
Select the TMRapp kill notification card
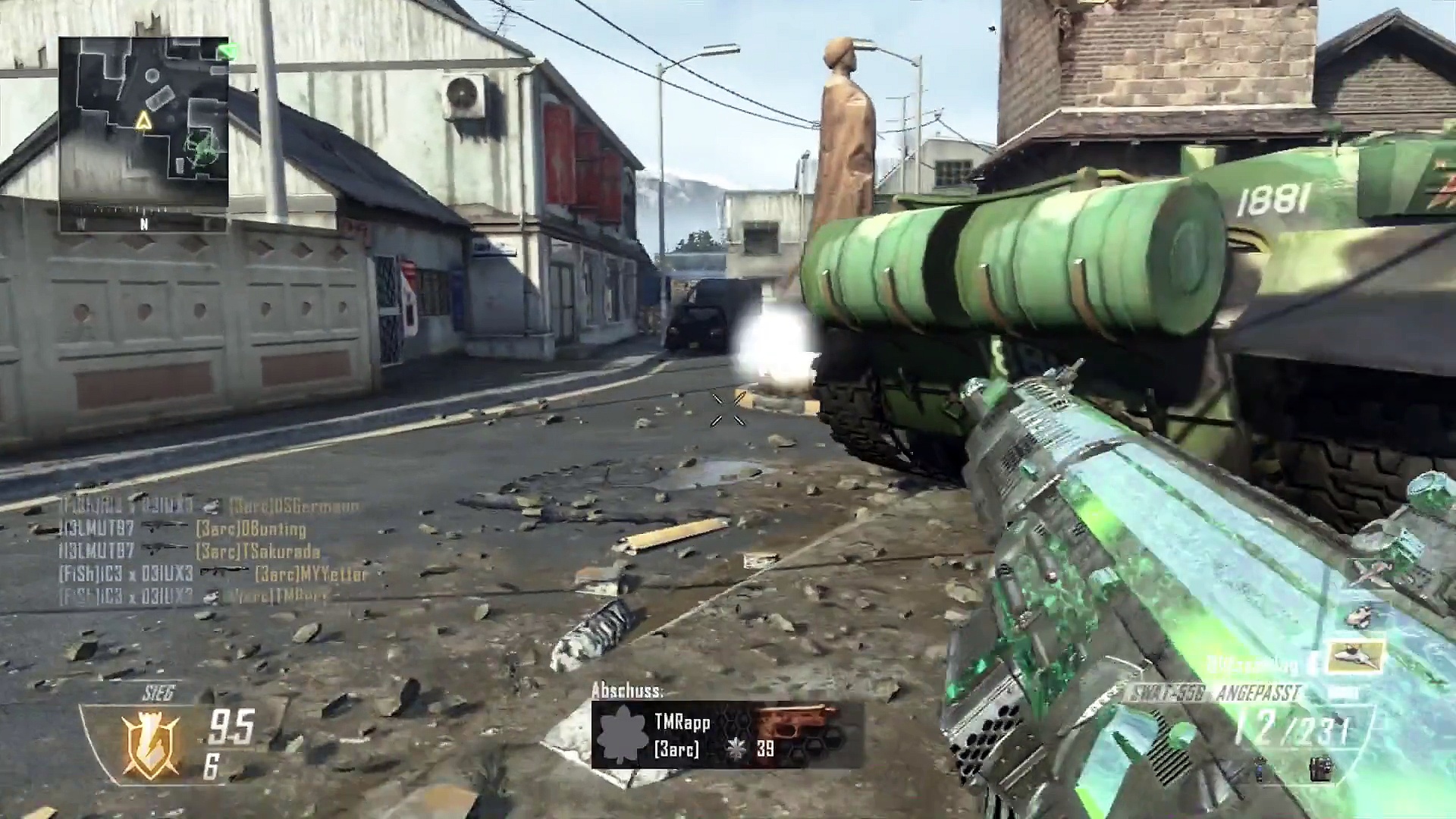[x=726, y=735]
